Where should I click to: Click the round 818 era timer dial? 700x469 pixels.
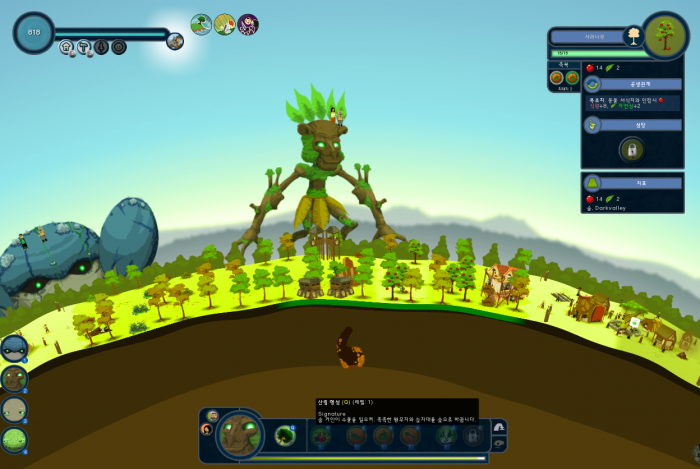click(x=33, y=32)
